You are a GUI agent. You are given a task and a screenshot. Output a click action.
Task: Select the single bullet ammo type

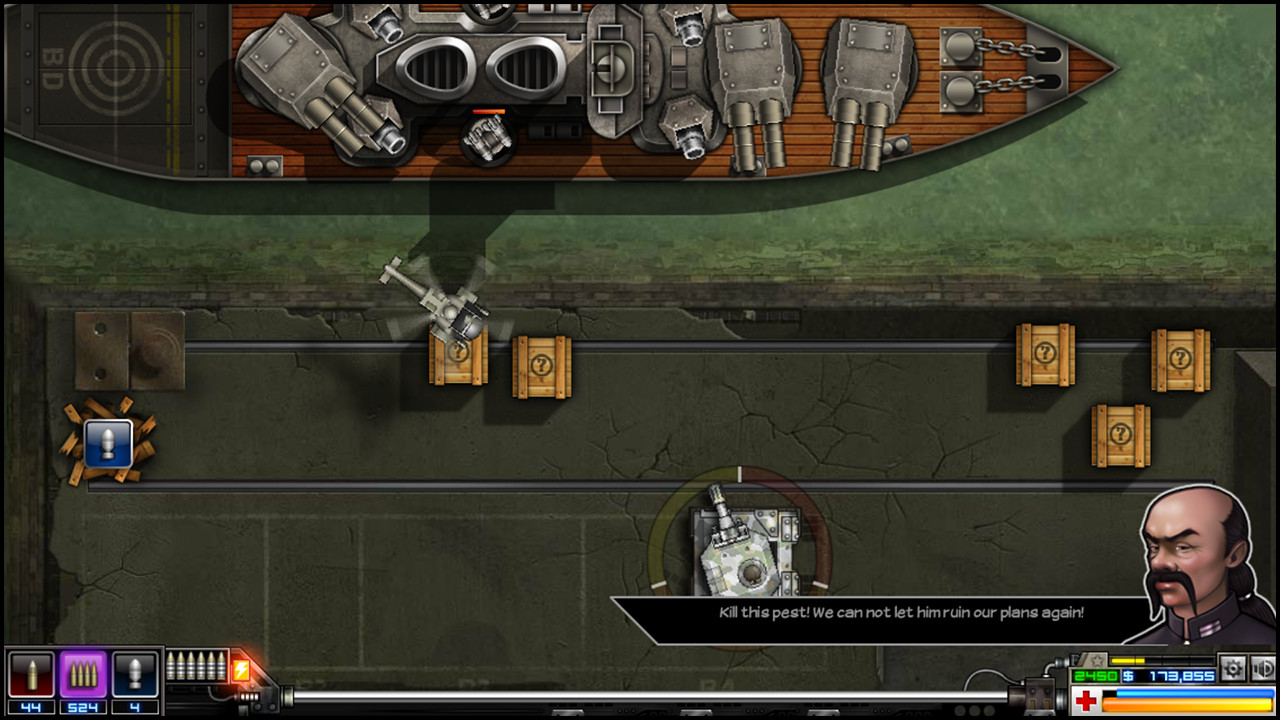point(32,675)
